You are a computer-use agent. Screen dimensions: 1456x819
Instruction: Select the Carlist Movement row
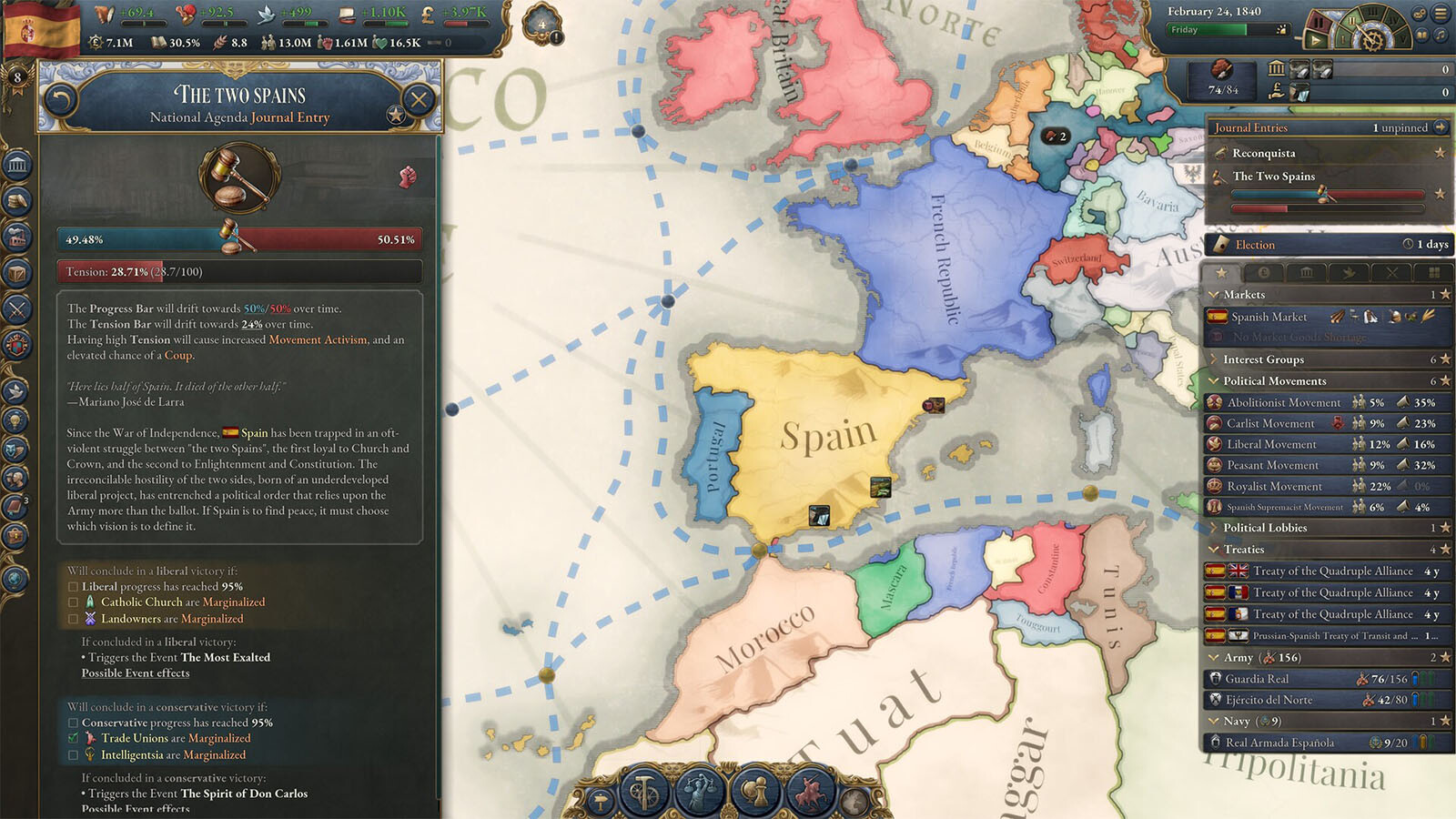pyautogui.click(x=1270, y=423)
